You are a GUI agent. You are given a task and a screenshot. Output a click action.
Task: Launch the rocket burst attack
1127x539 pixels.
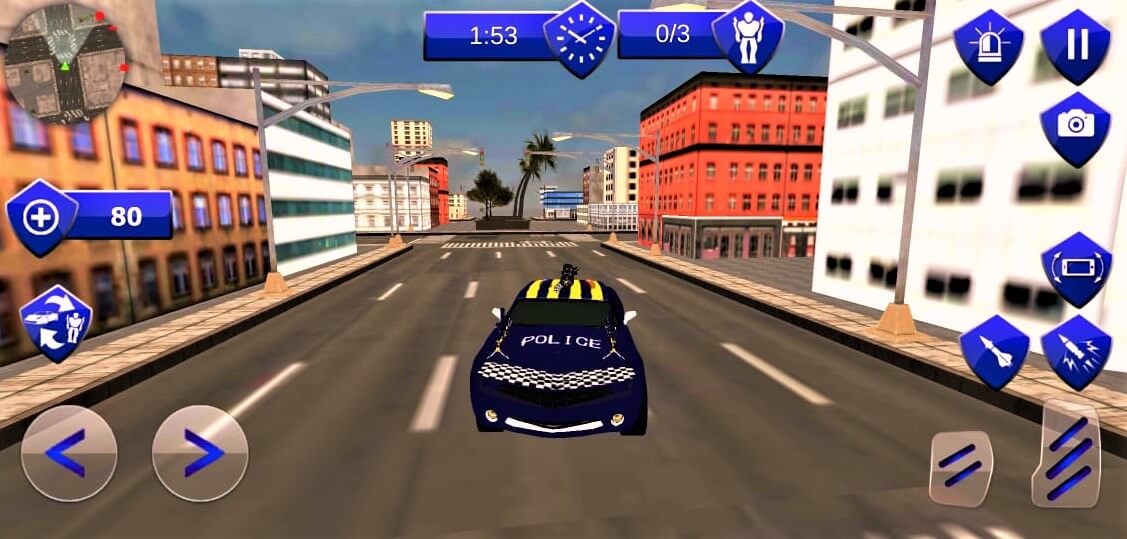coord(1076,352)
